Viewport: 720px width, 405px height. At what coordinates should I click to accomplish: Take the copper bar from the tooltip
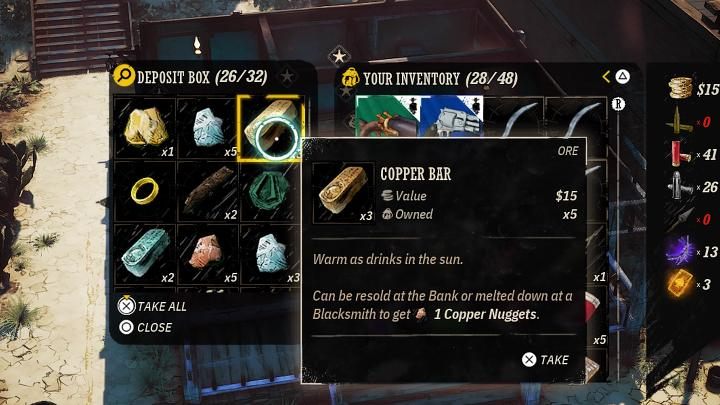point(546,360)
